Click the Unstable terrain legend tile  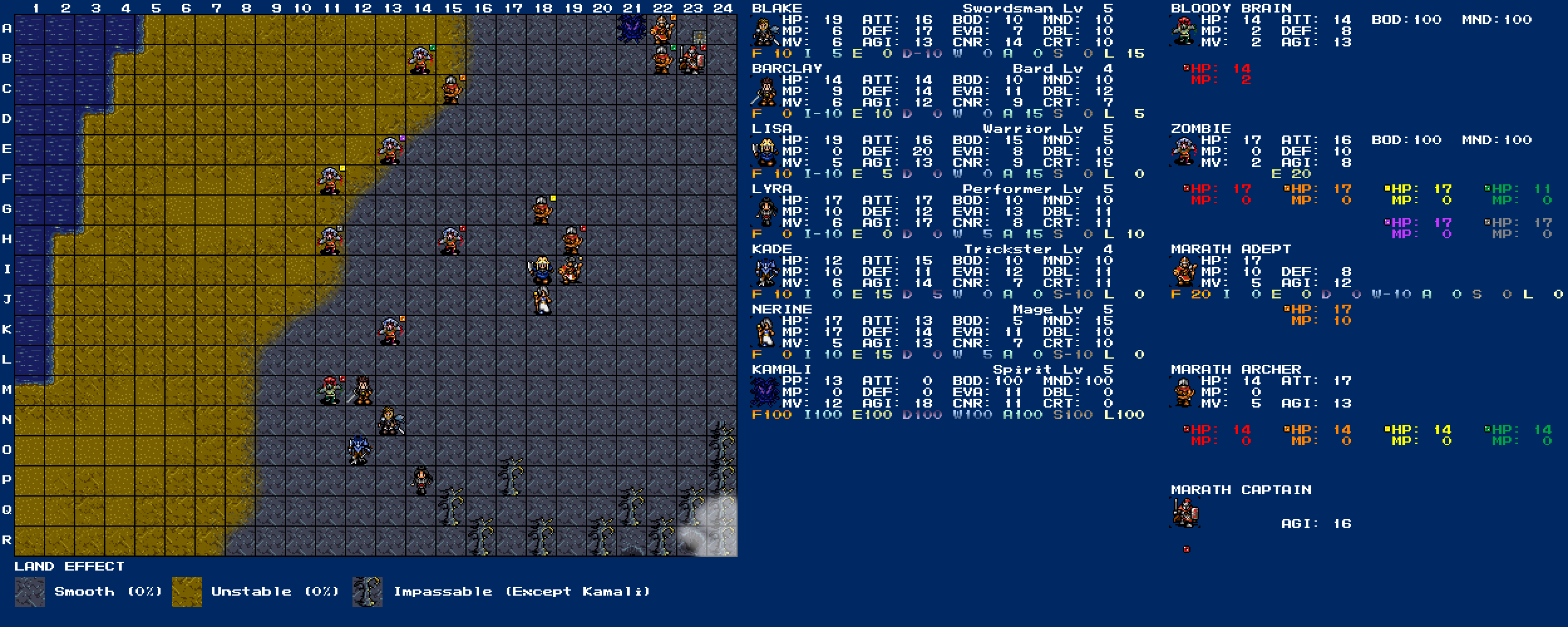coord(187,592)
